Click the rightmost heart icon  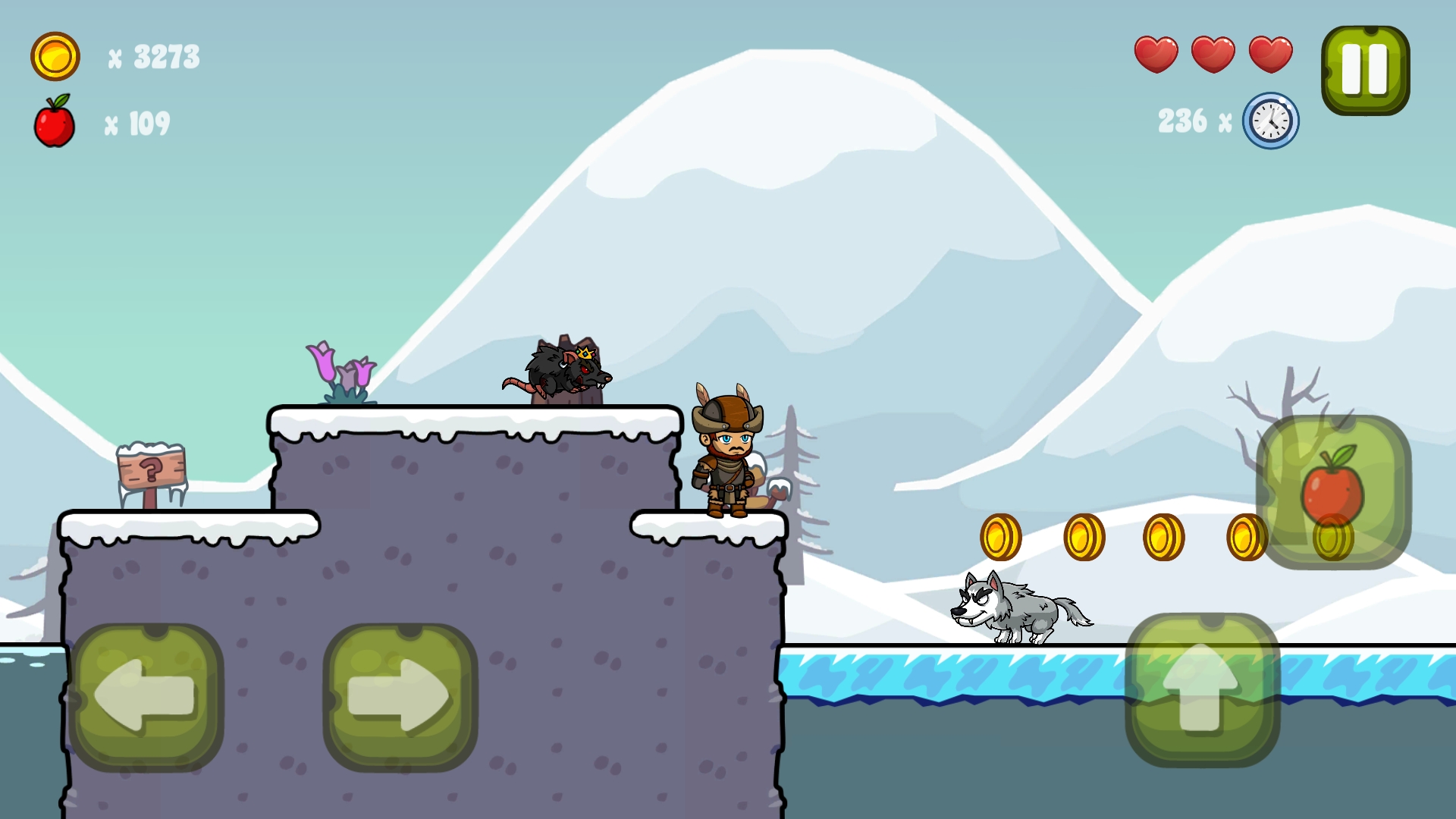click(x=1269, y=53)
